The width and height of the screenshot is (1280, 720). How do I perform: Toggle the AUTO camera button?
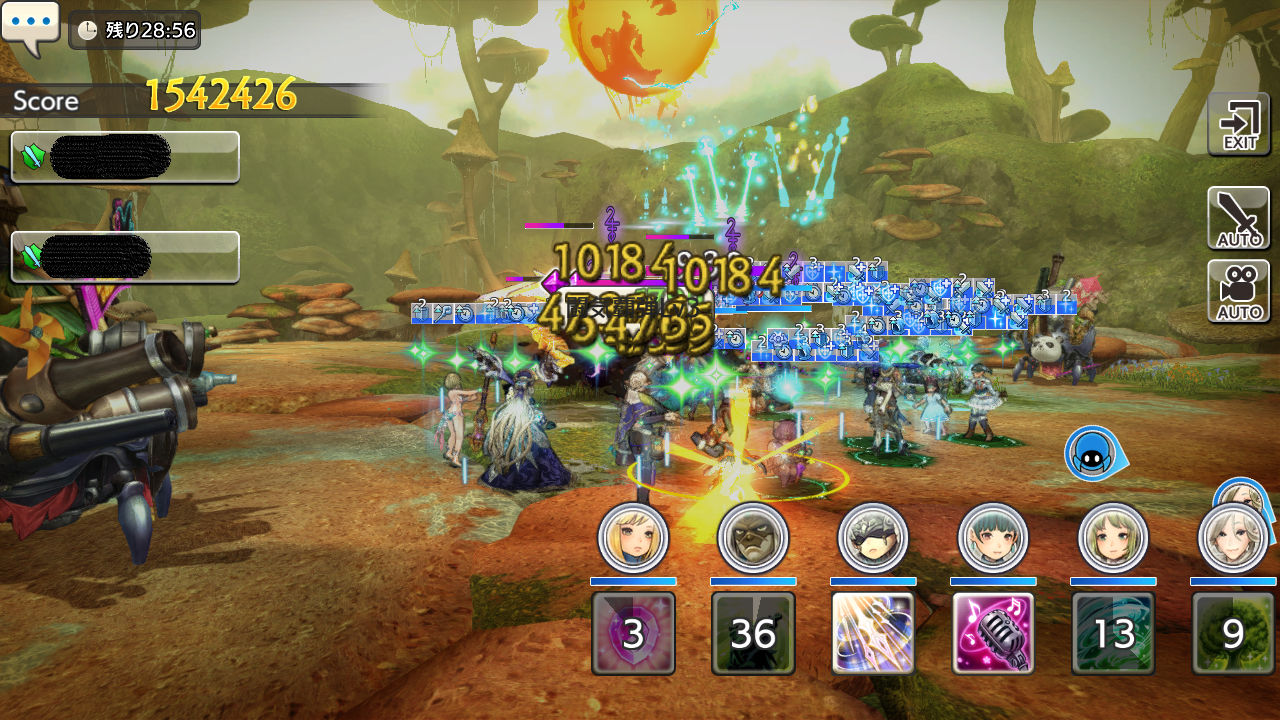[x=1238, y=291]
